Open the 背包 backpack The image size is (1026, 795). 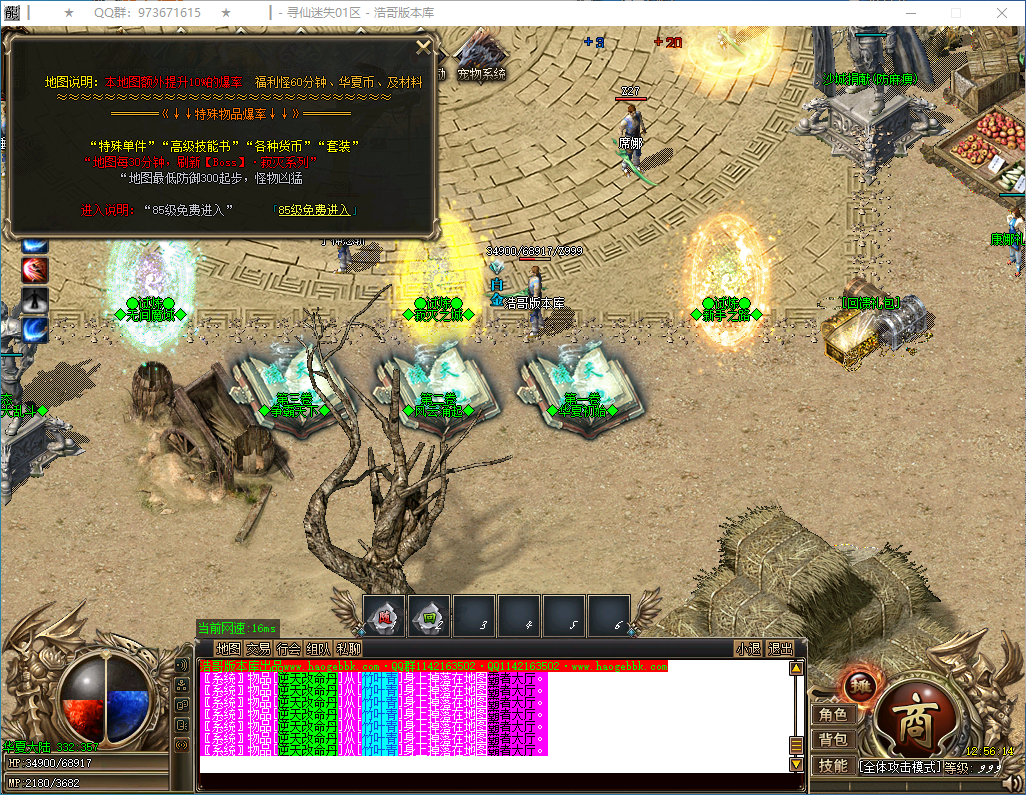click(x=833, y=739)
